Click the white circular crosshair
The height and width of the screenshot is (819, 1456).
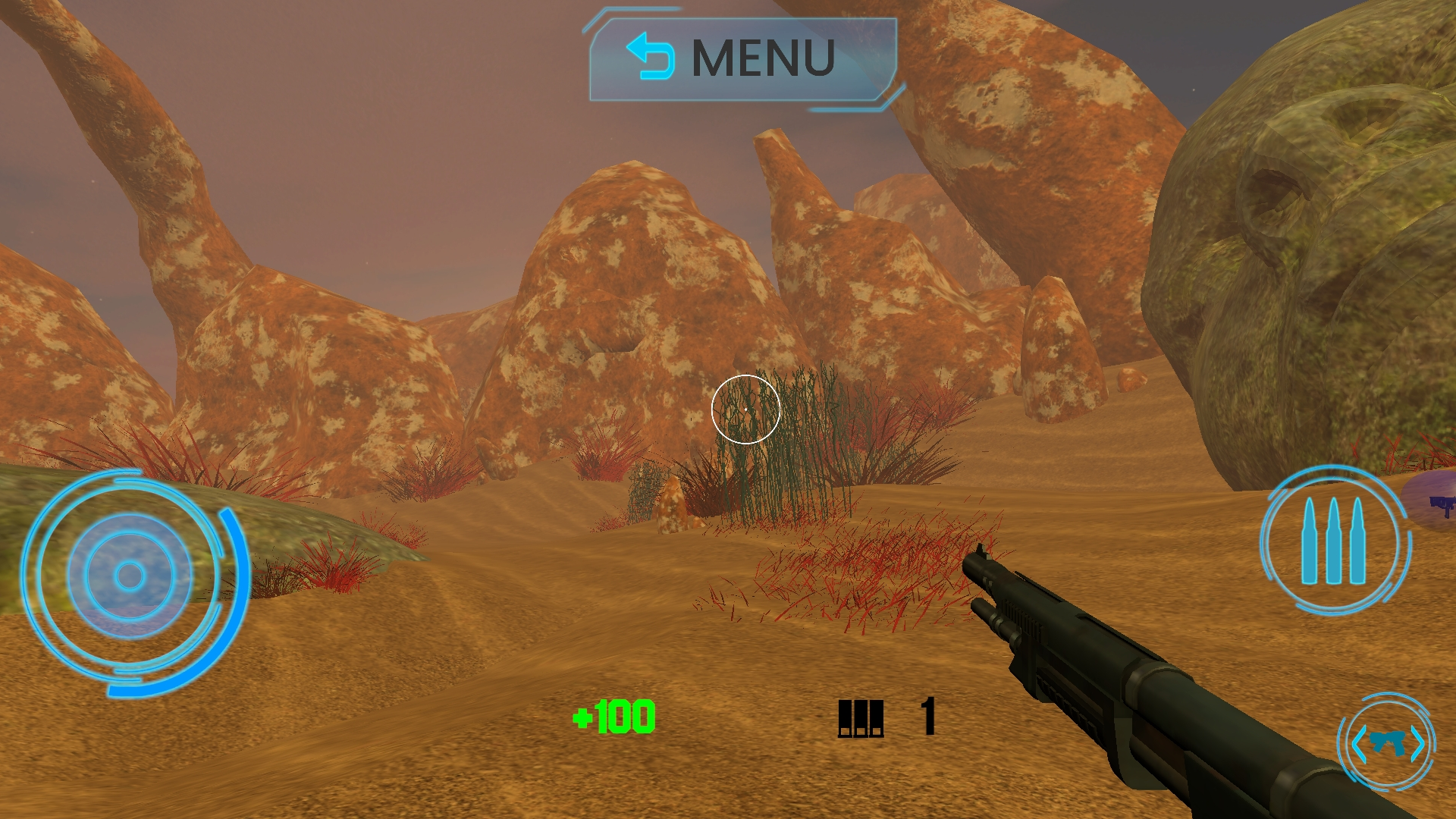tap(747, 408)
